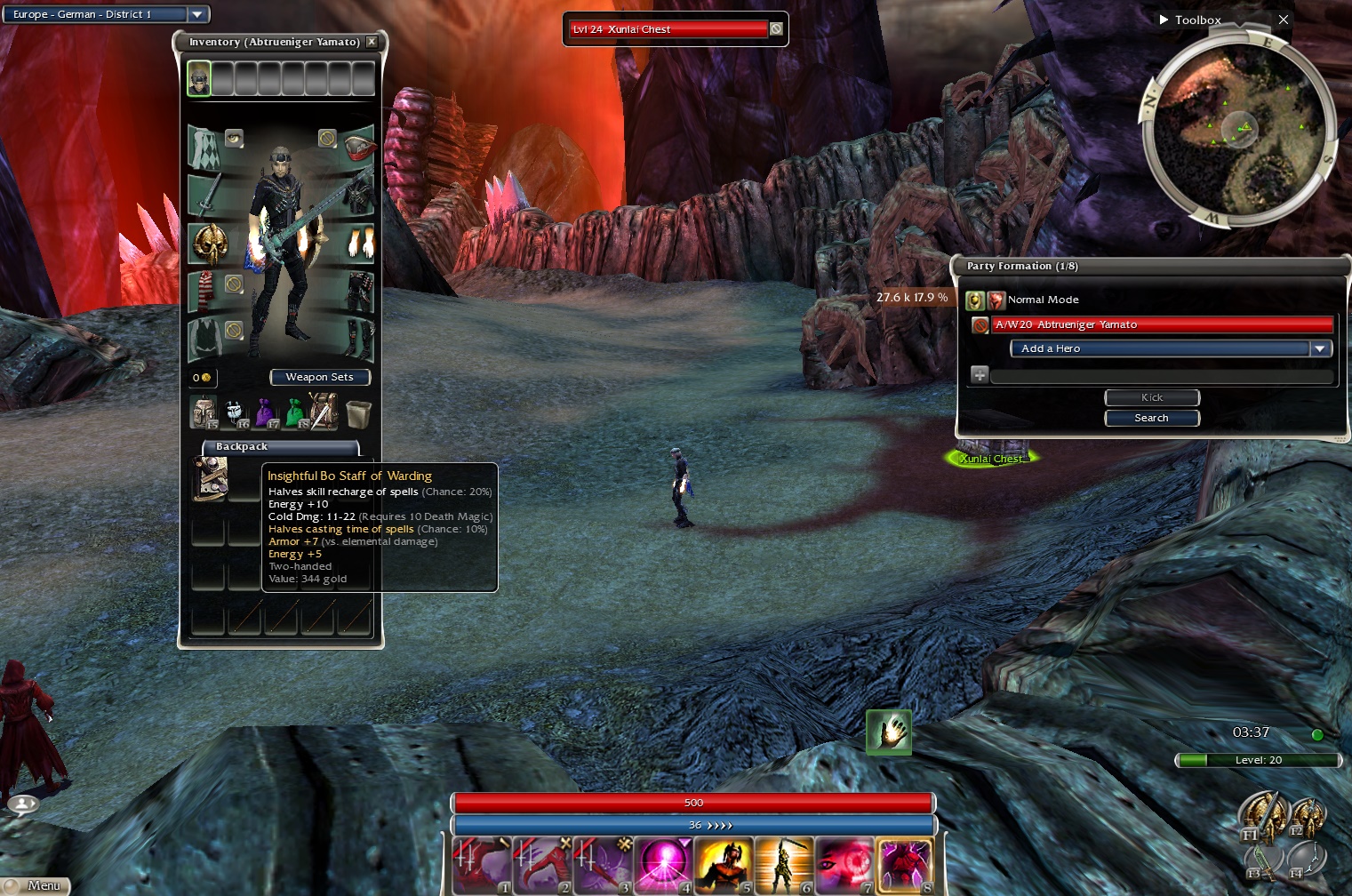1352x896 pixels.
Task: Switch to Hard Mode with red helmet icon
Action: point(996,300)
